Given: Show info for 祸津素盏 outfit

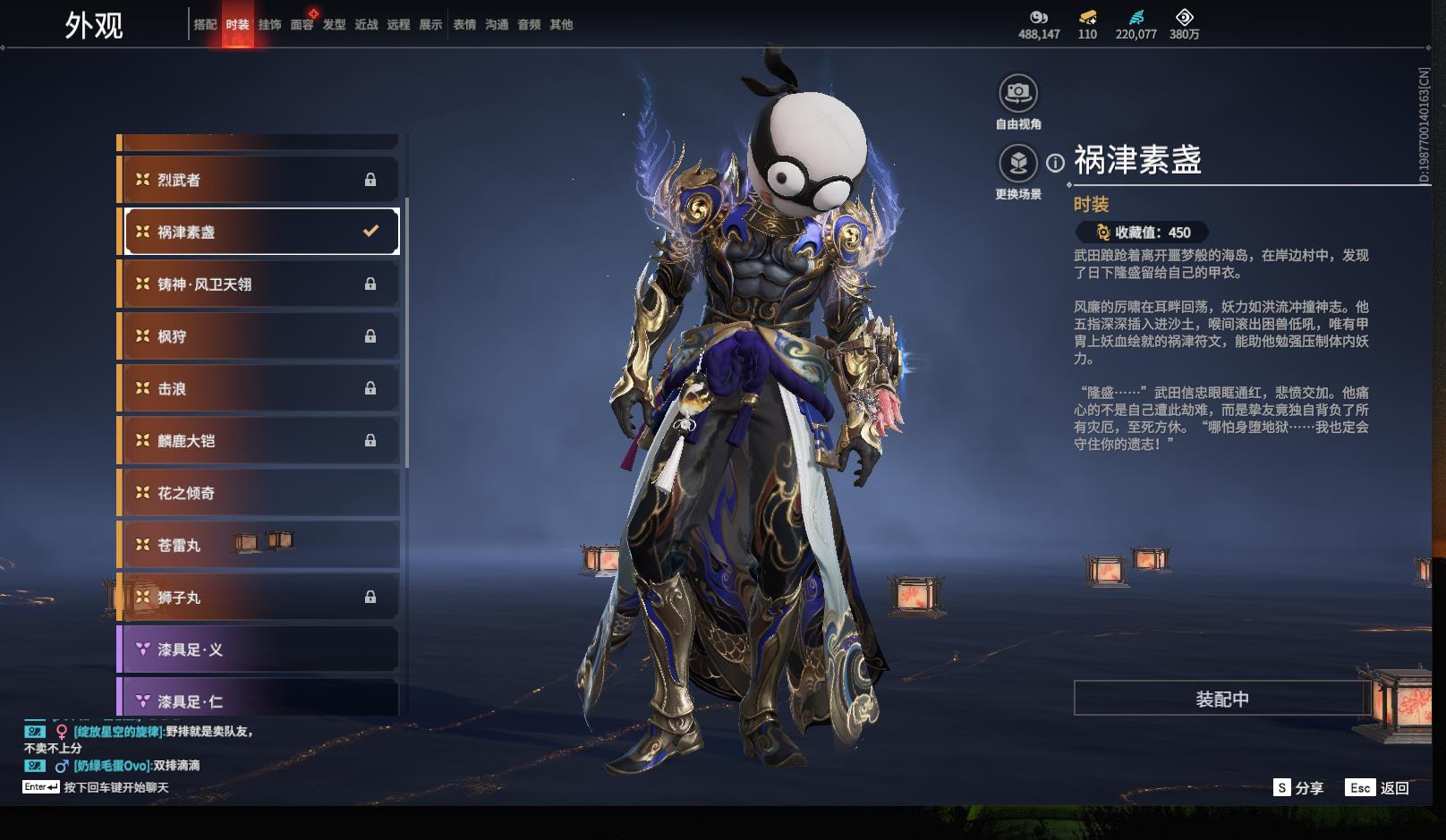Looking at the screenshot, I should click(1056, 163).
